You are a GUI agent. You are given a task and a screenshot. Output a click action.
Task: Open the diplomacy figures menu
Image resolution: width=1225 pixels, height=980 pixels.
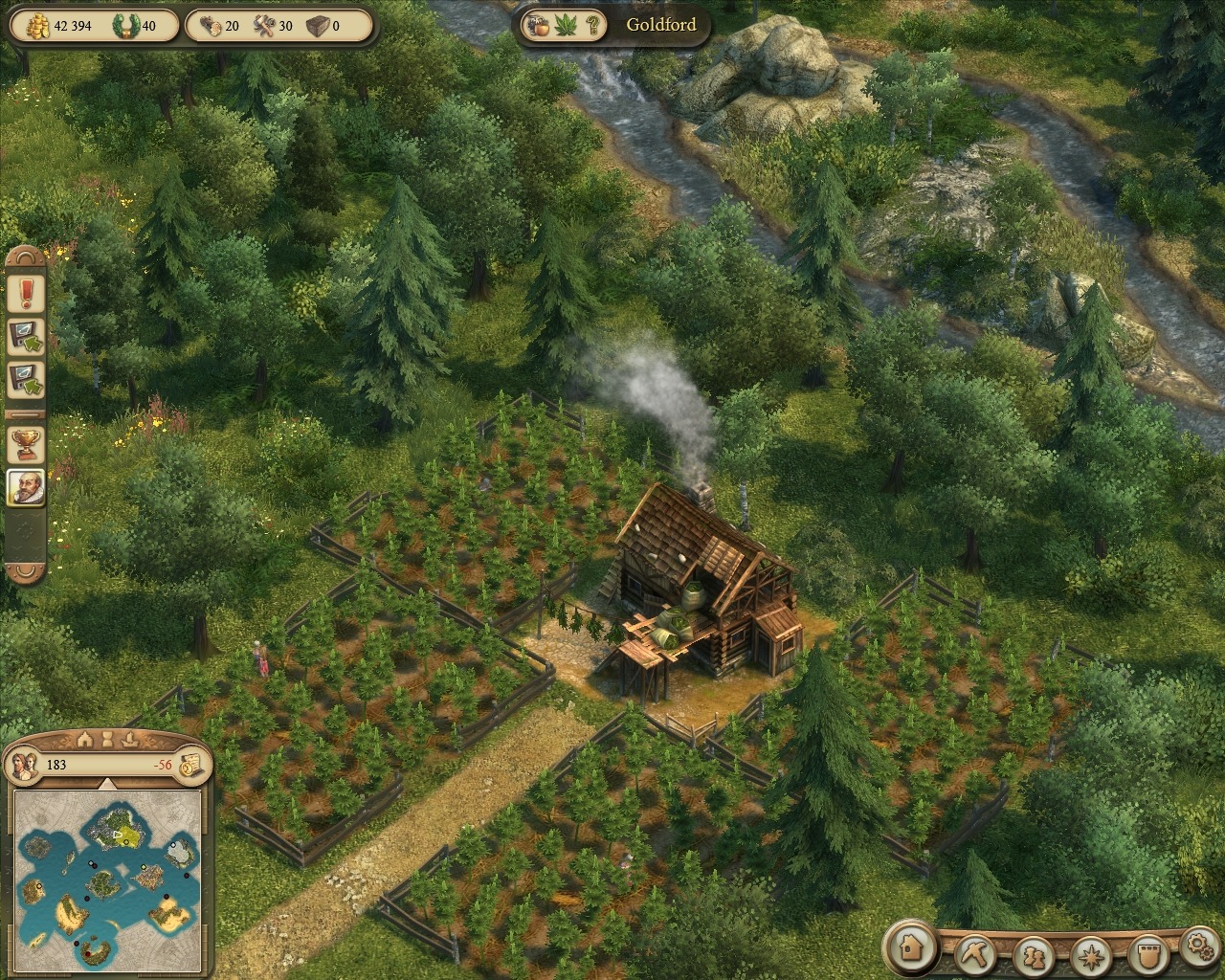coord(1033,954)
